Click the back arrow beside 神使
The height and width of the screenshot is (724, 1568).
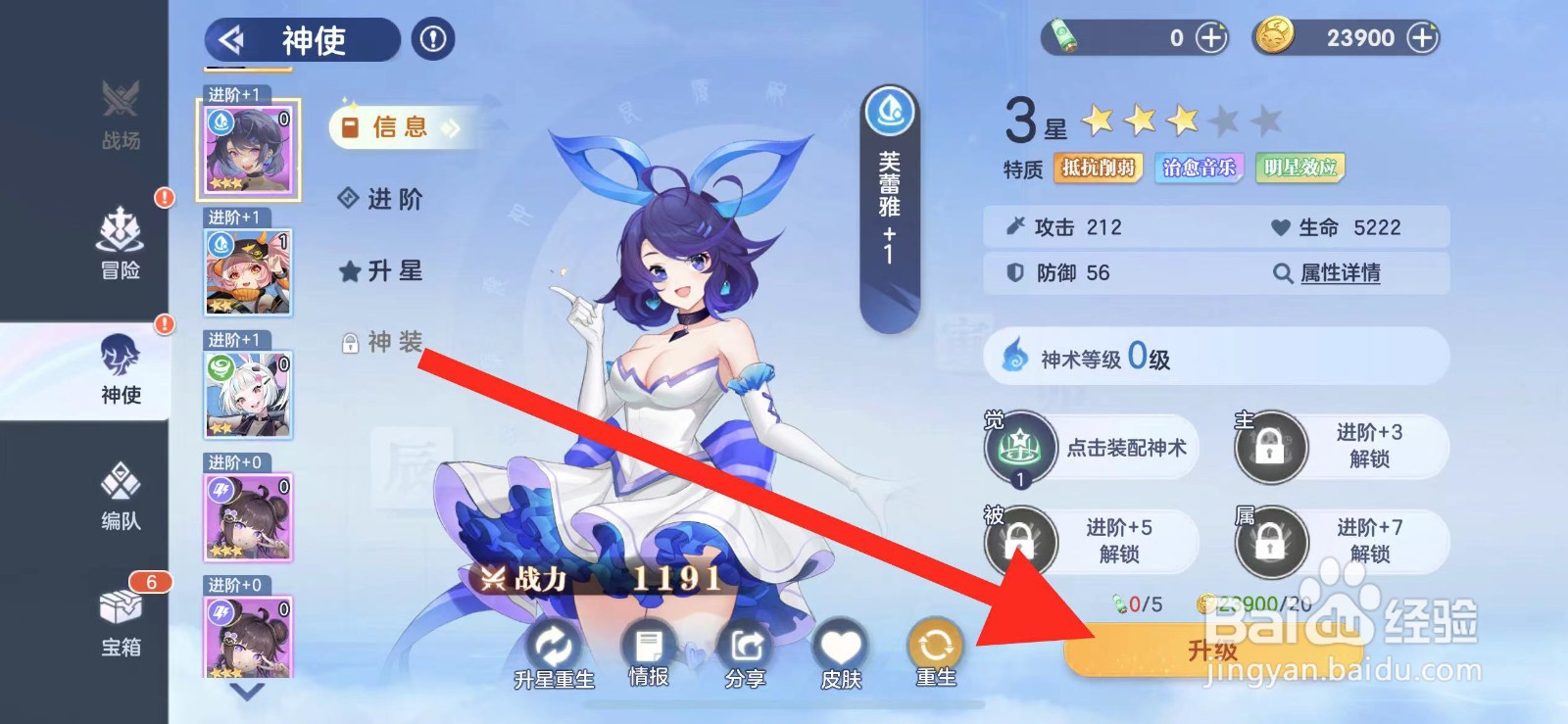point(231,40)
